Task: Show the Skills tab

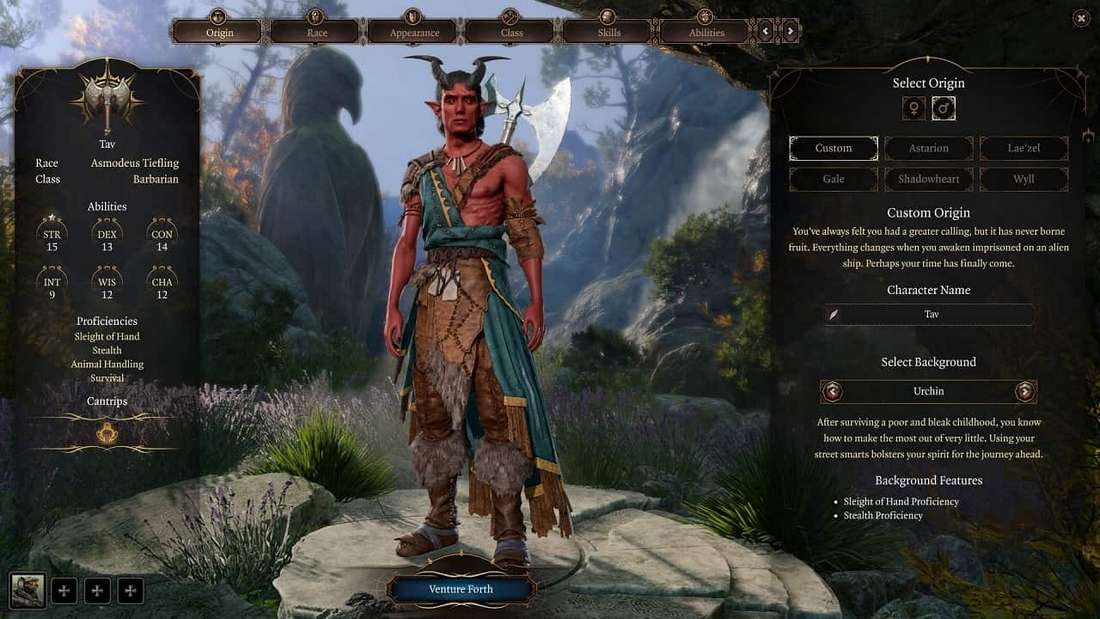Action: 608,32
